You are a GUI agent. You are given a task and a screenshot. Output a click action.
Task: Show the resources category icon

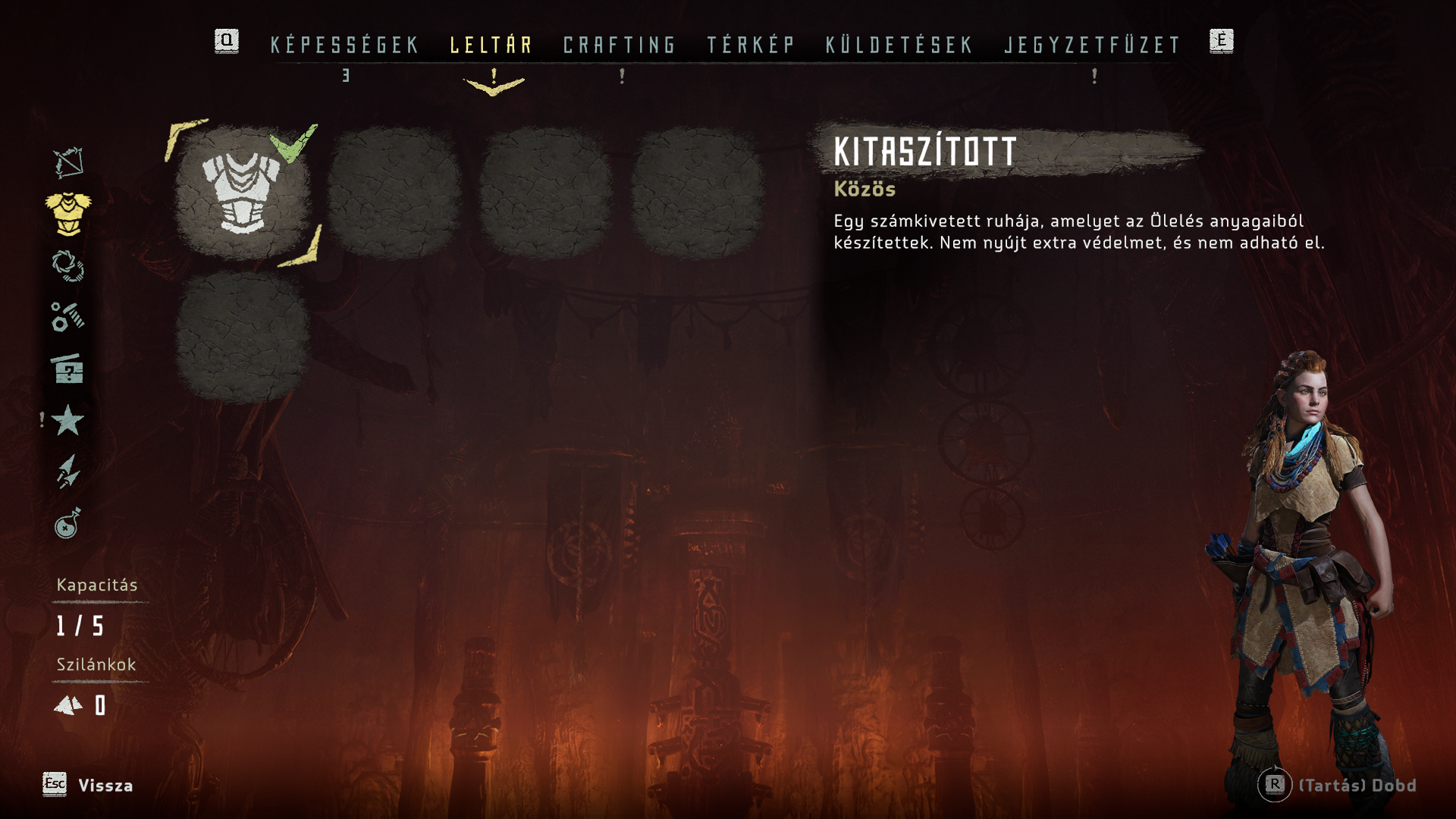(68, 317)
